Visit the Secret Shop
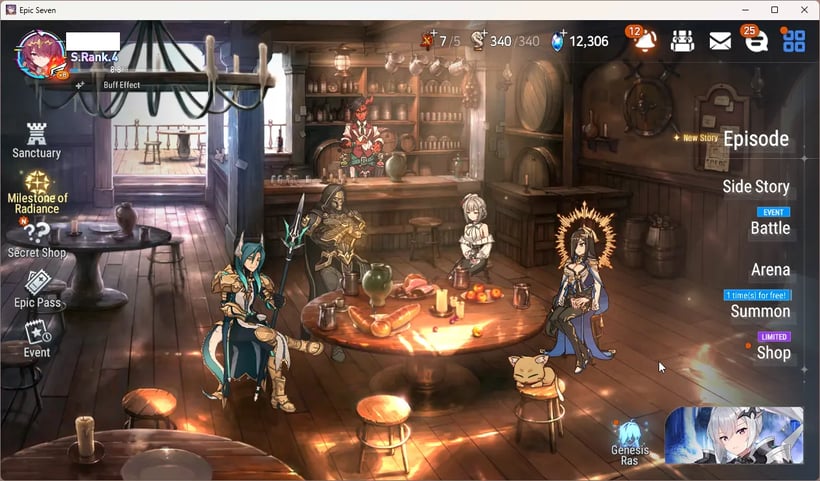Viewport: 820px width, 481px height. point(37,240)
